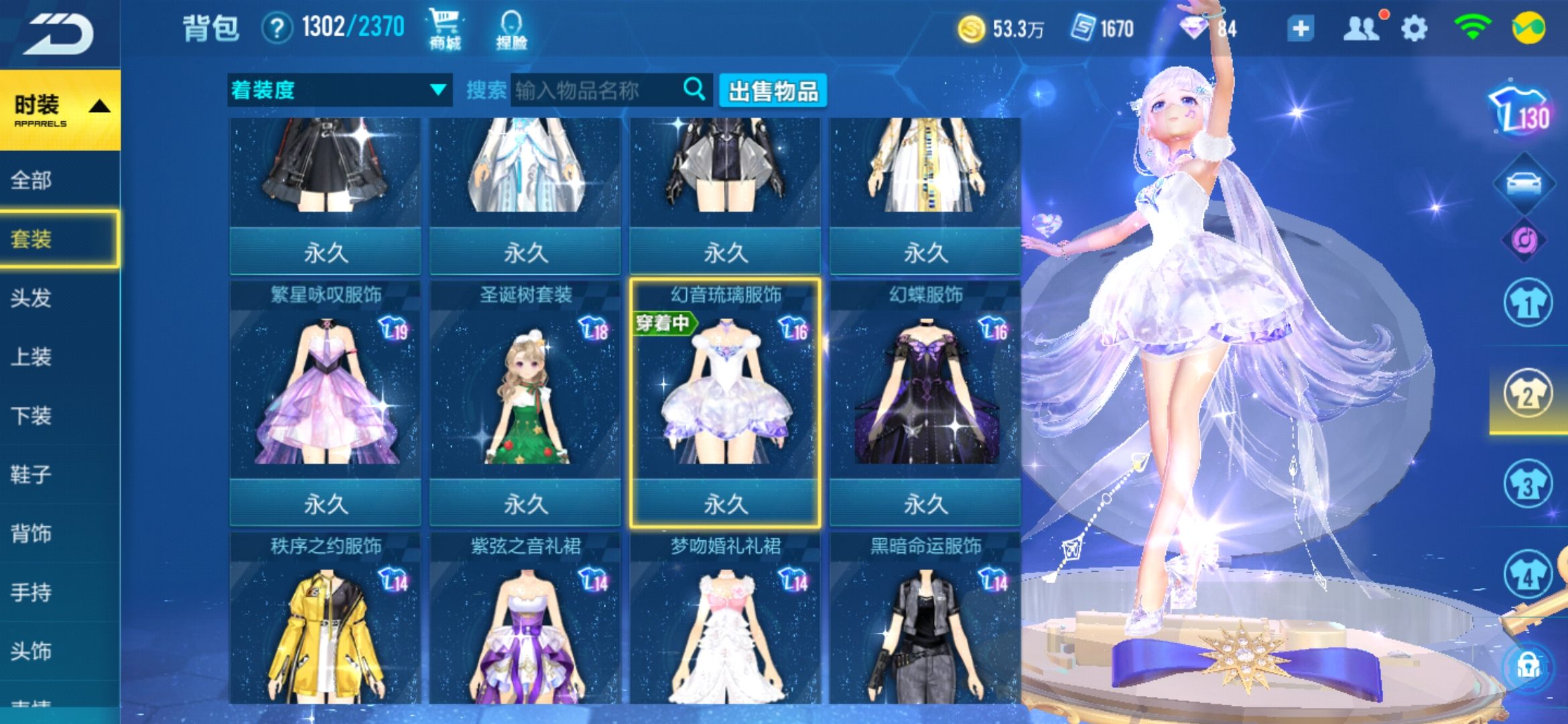Select the 头发 hair category
The image size is (1568, 724).
(x=31, y=298)
